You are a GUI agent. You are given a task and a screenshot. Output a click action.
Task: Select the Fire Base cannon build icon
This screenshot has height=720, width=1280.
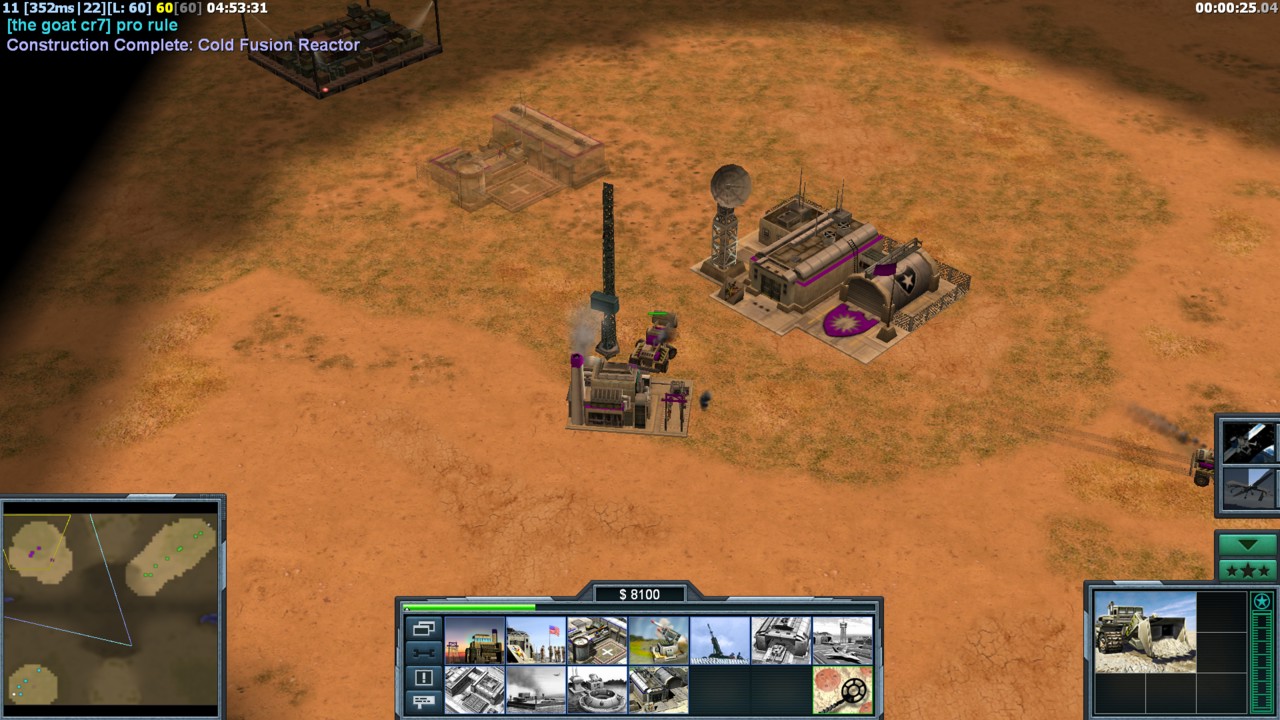point(719,640)
